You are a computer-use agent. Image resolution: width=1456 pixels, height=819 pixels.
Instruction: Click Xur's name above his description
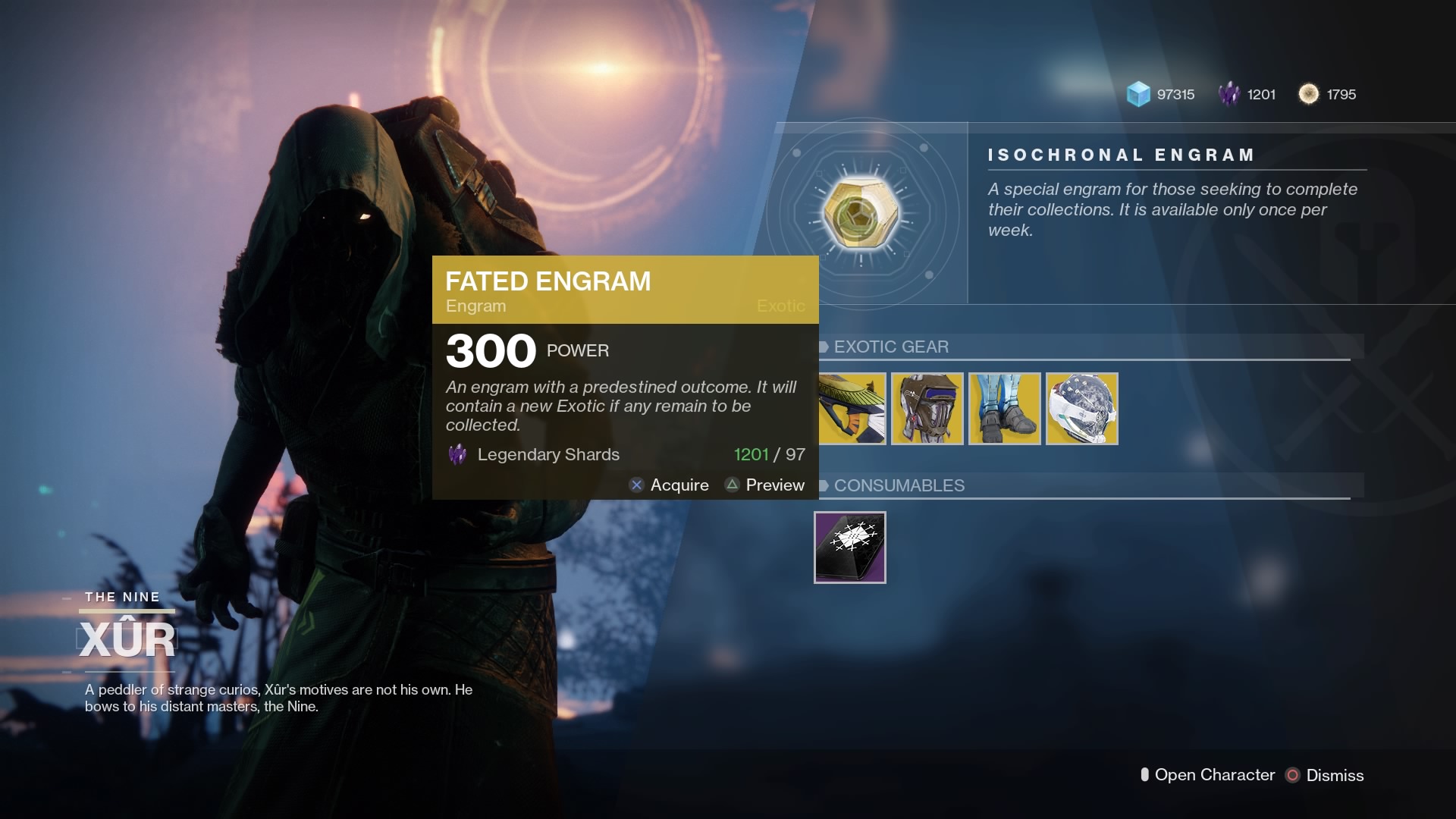(126, 639)
